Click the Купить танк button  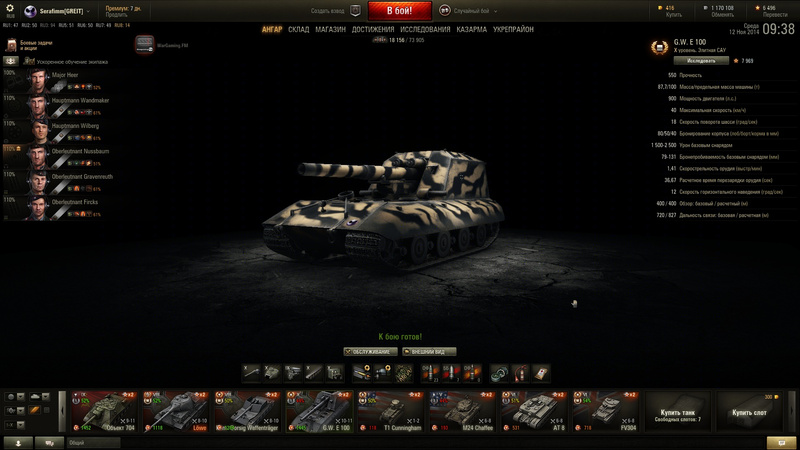(x=679, y=413)
